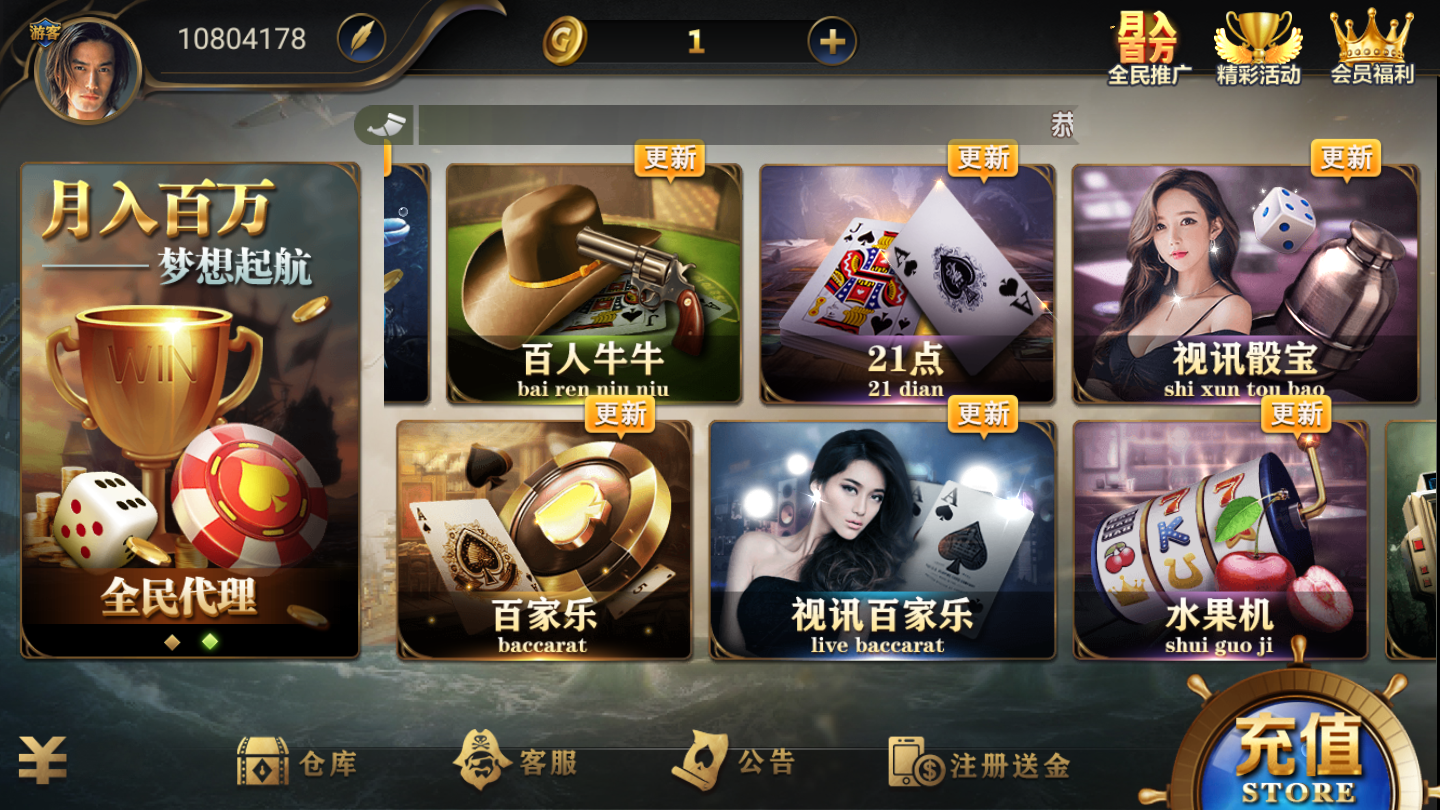Open the 全民代理 promotional banner
Viewport: 1440px width, 810px height.
click(190, 410)
